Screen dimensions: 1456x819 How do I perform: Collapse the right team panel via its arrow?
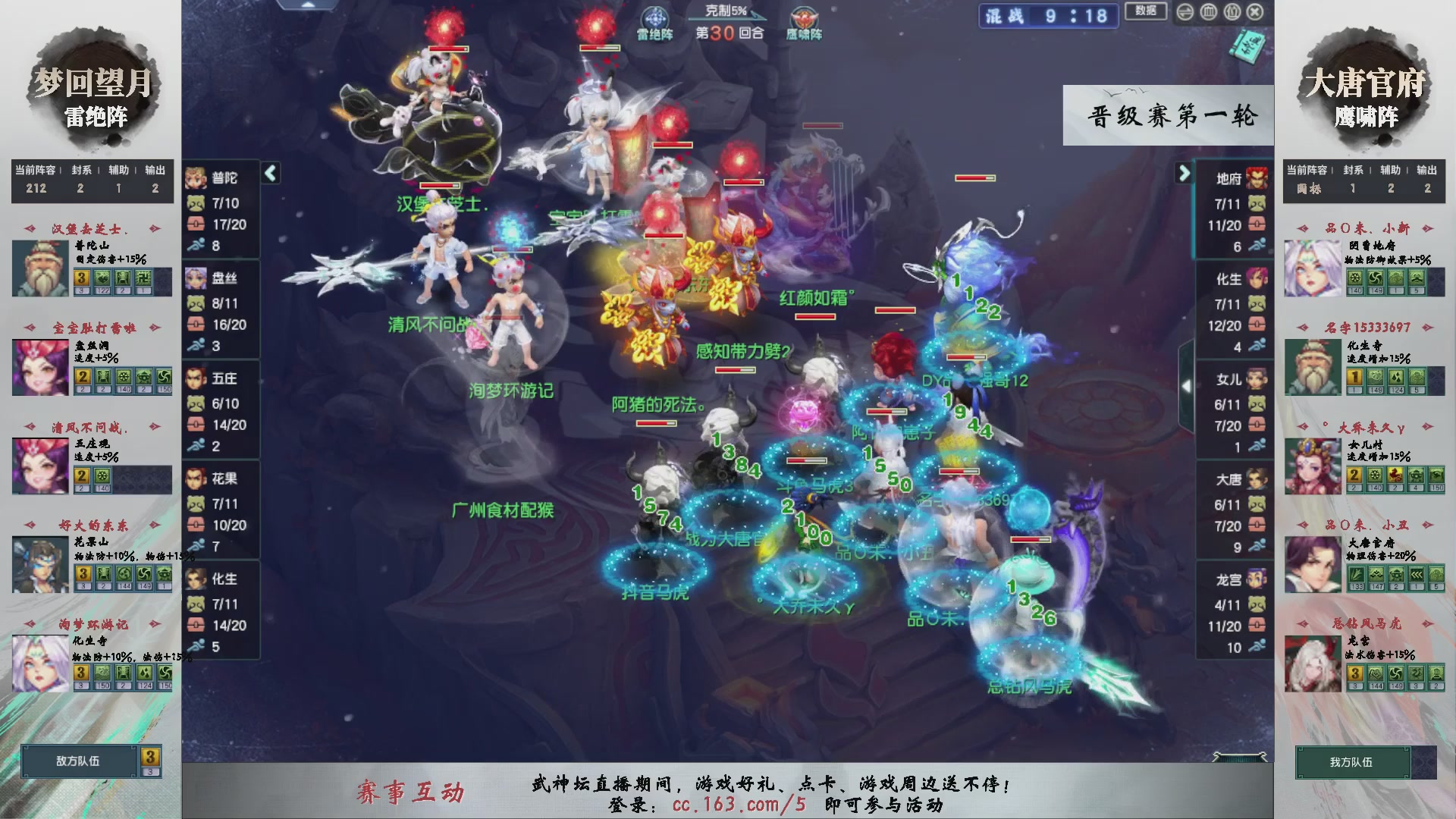point(1185,173)
